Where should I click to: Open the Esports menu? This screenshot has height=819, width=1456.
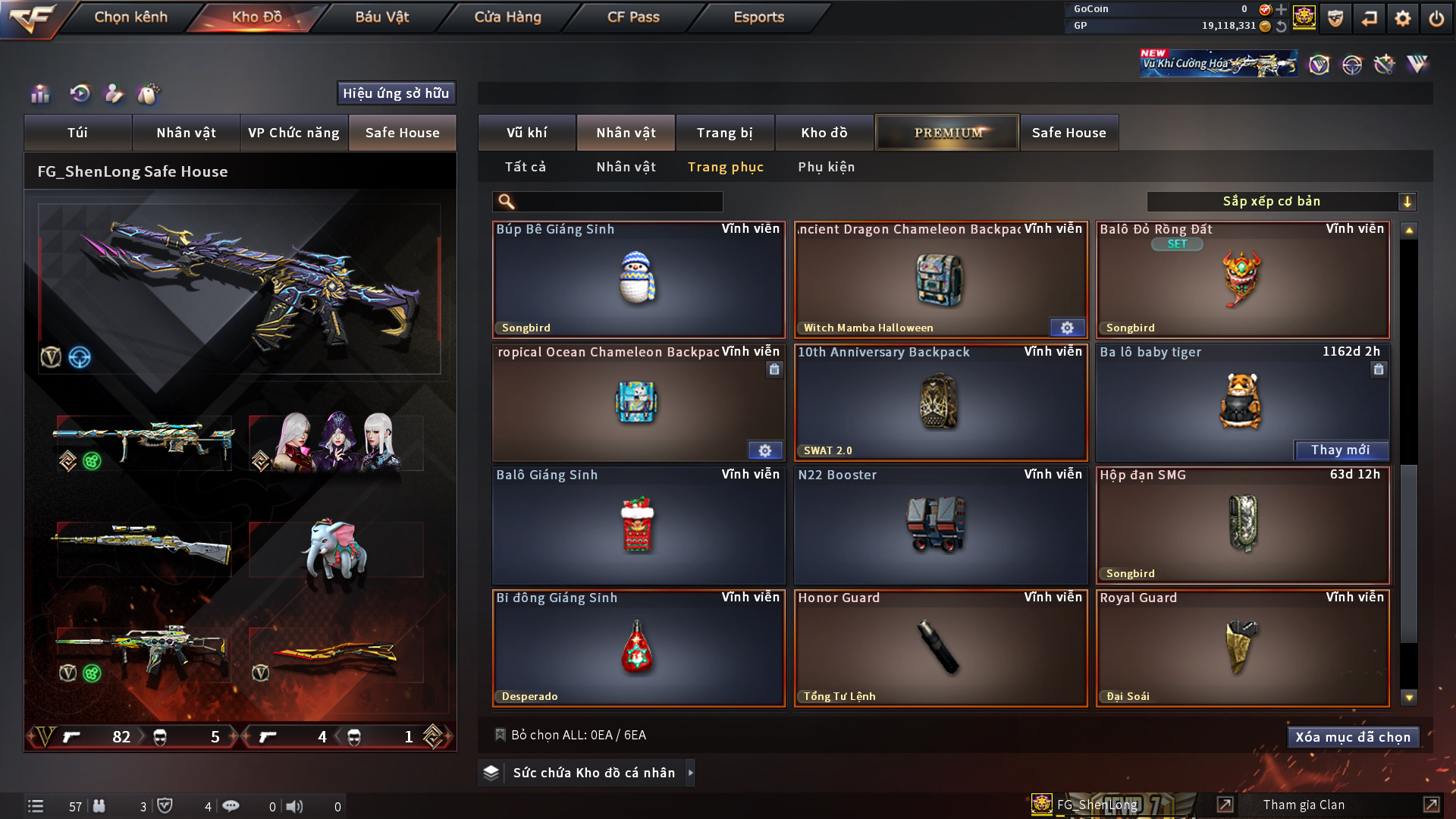(758, 17)
